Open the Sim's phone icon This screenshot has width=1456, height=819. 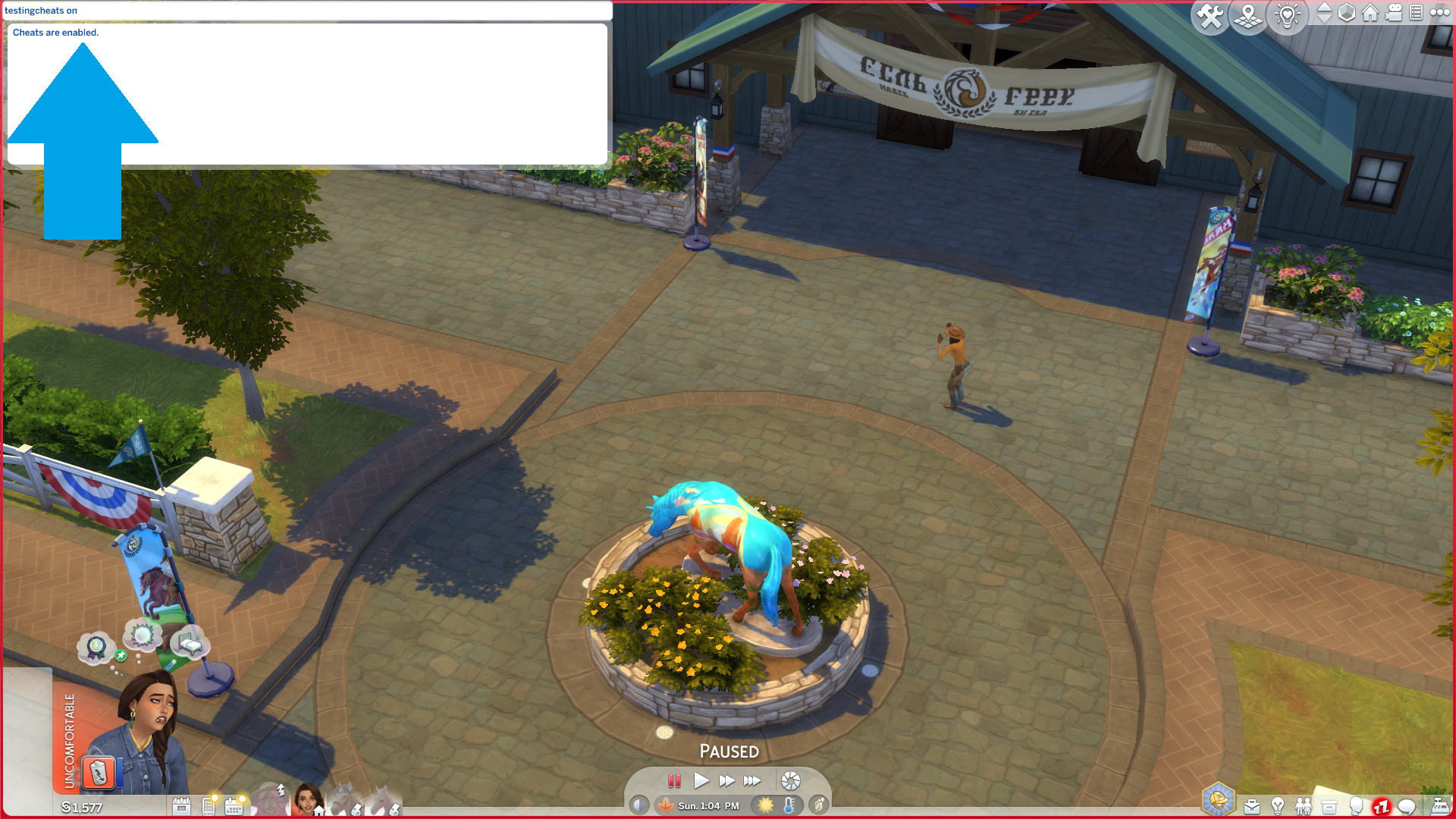point(208,805)
